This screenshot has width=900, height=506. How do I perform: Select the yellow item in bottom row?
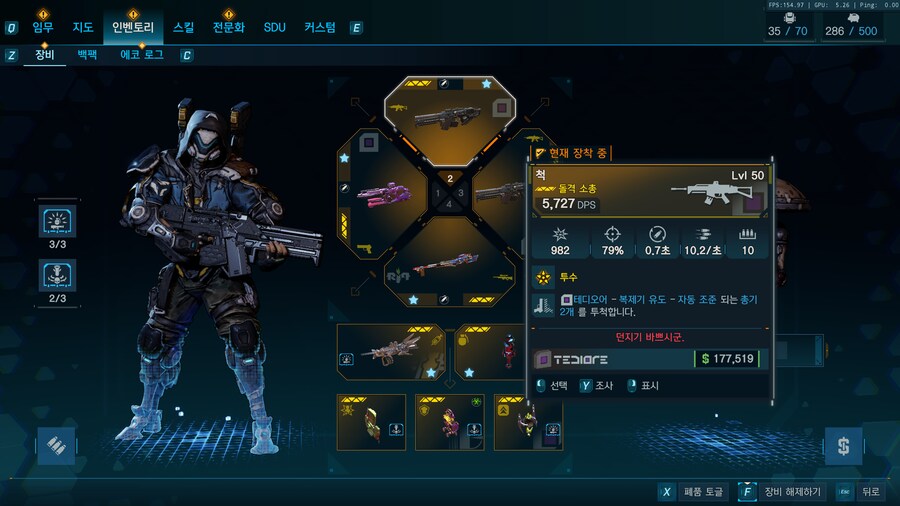click(x=372, y=422)
